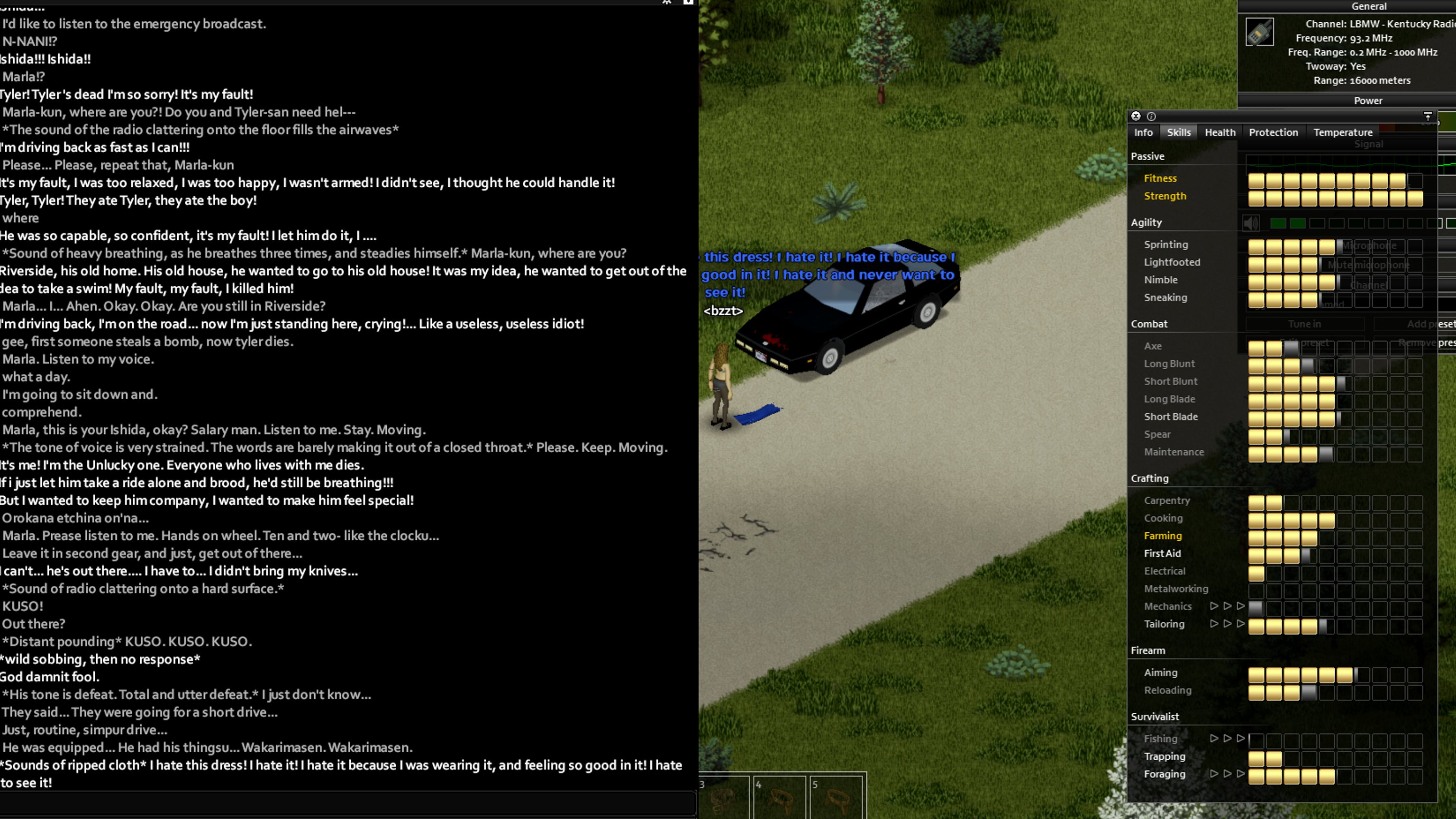Switch to the Temperature tab
This screenshot has width=1456, height=819.
pyautogui.click(x=1342, y=132)
